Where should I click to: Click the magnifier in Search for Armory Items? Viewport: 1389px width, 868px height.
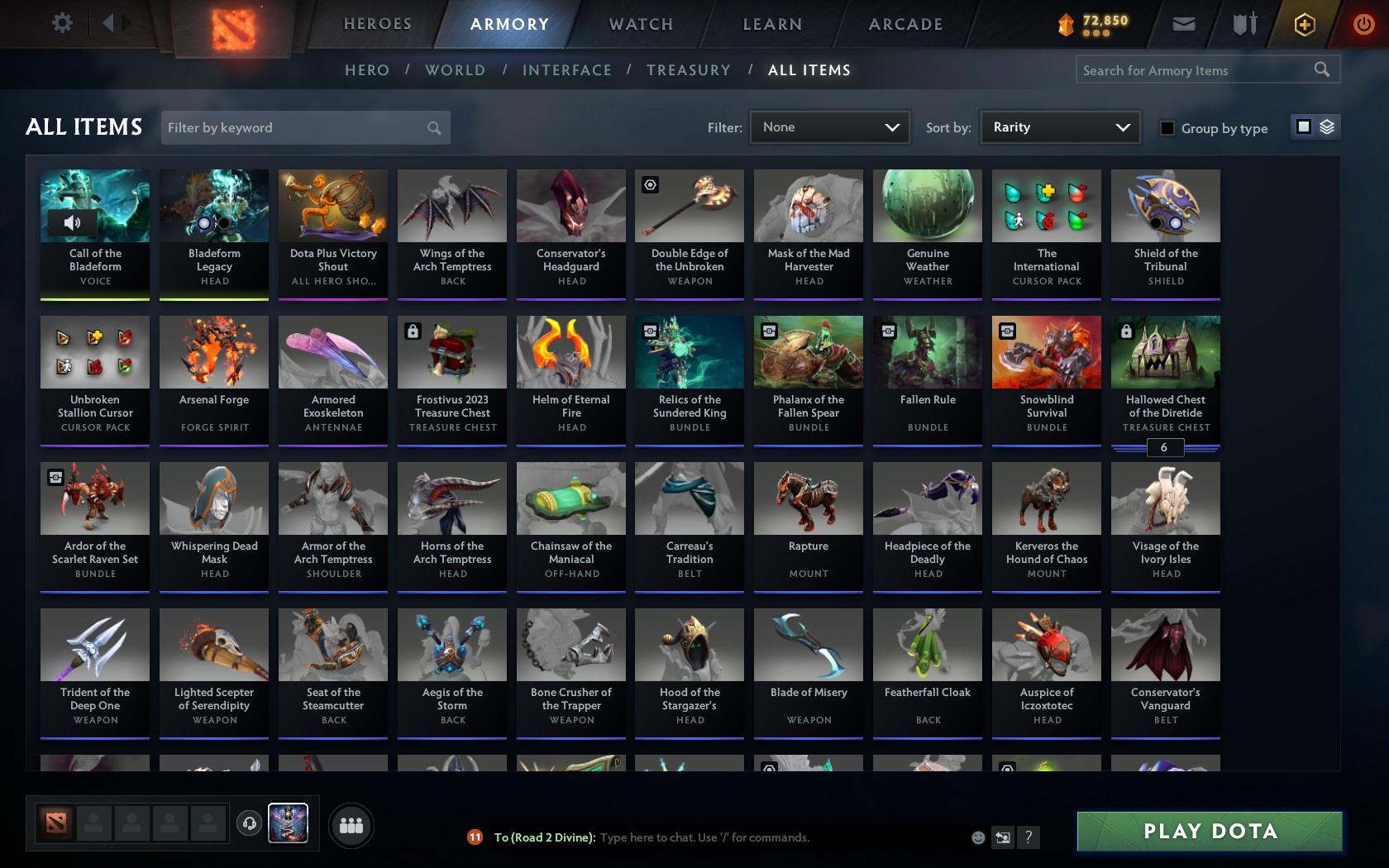(x=1321, y=69)
